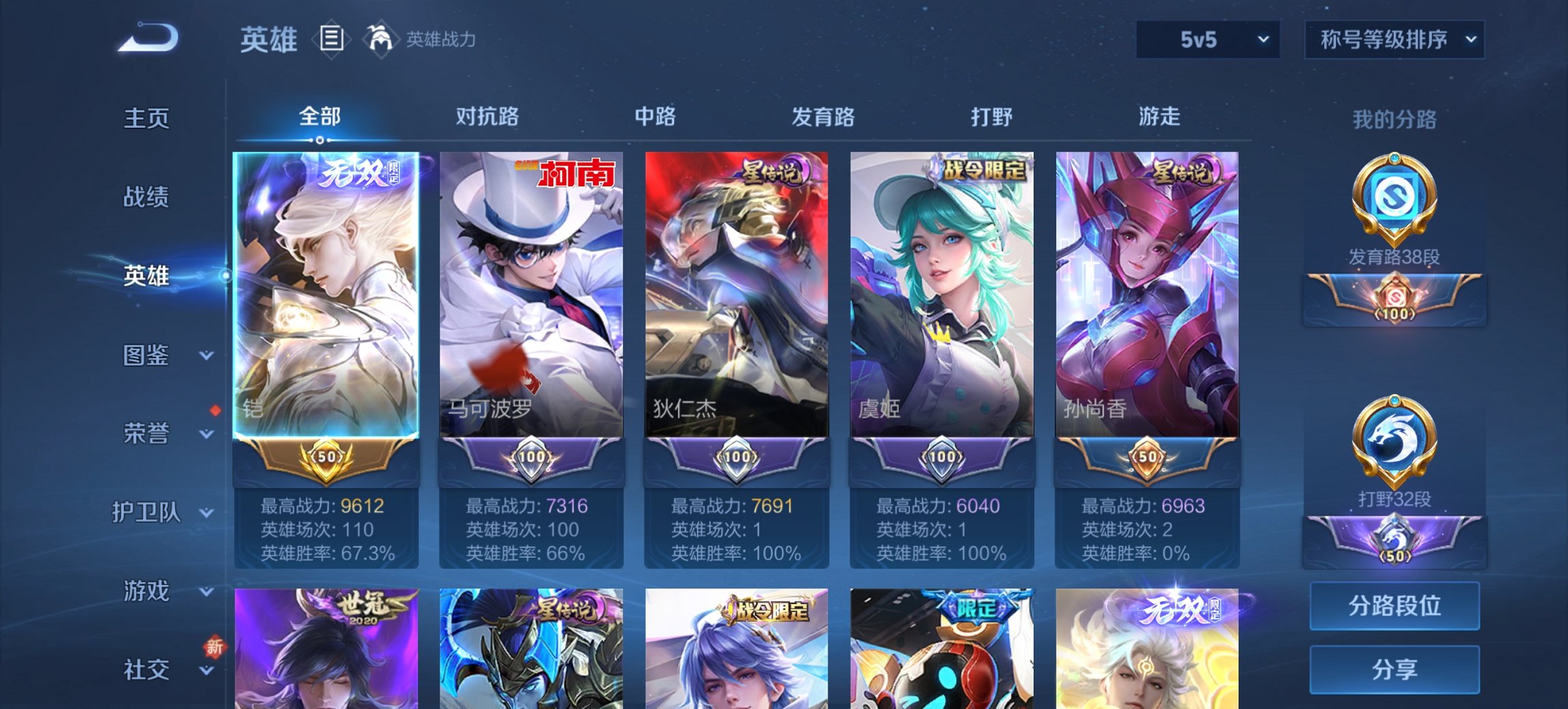Image resolution: width=1568 pixels, height=709 pixels.
Task: Select 主页 in the left sidebar
Action: 147,118
